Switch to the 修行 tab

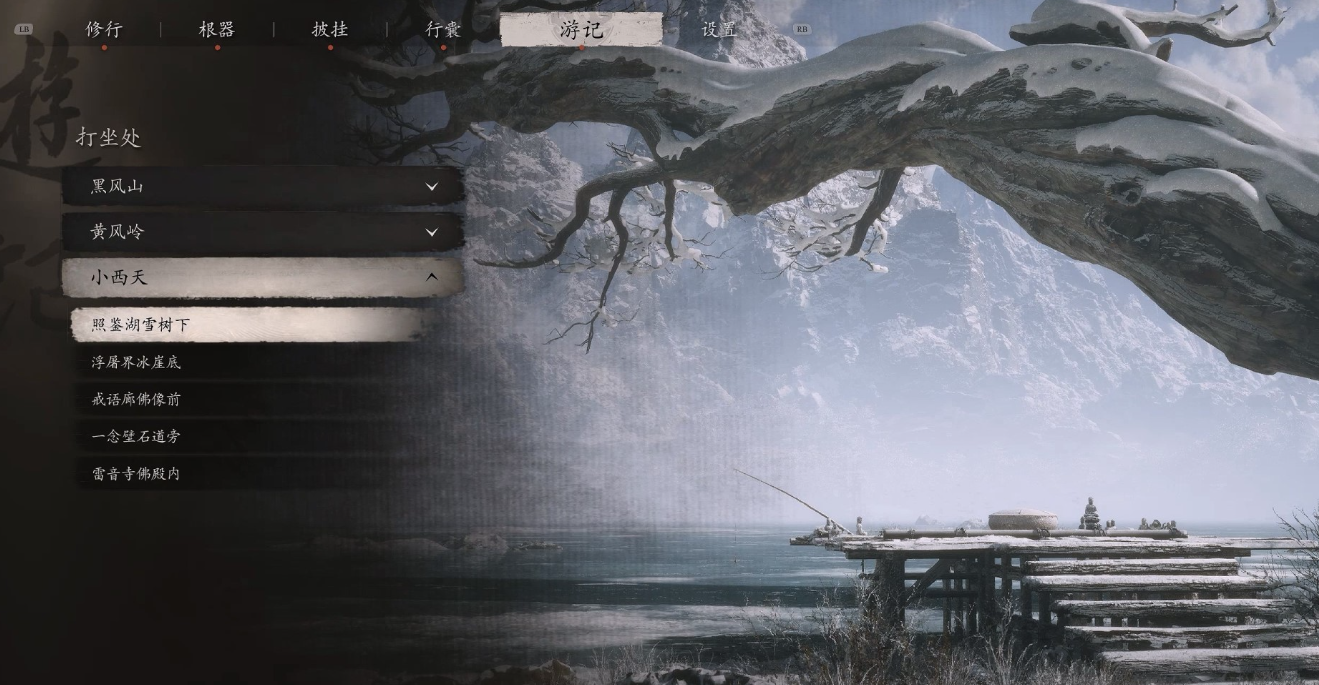[104, 30]
